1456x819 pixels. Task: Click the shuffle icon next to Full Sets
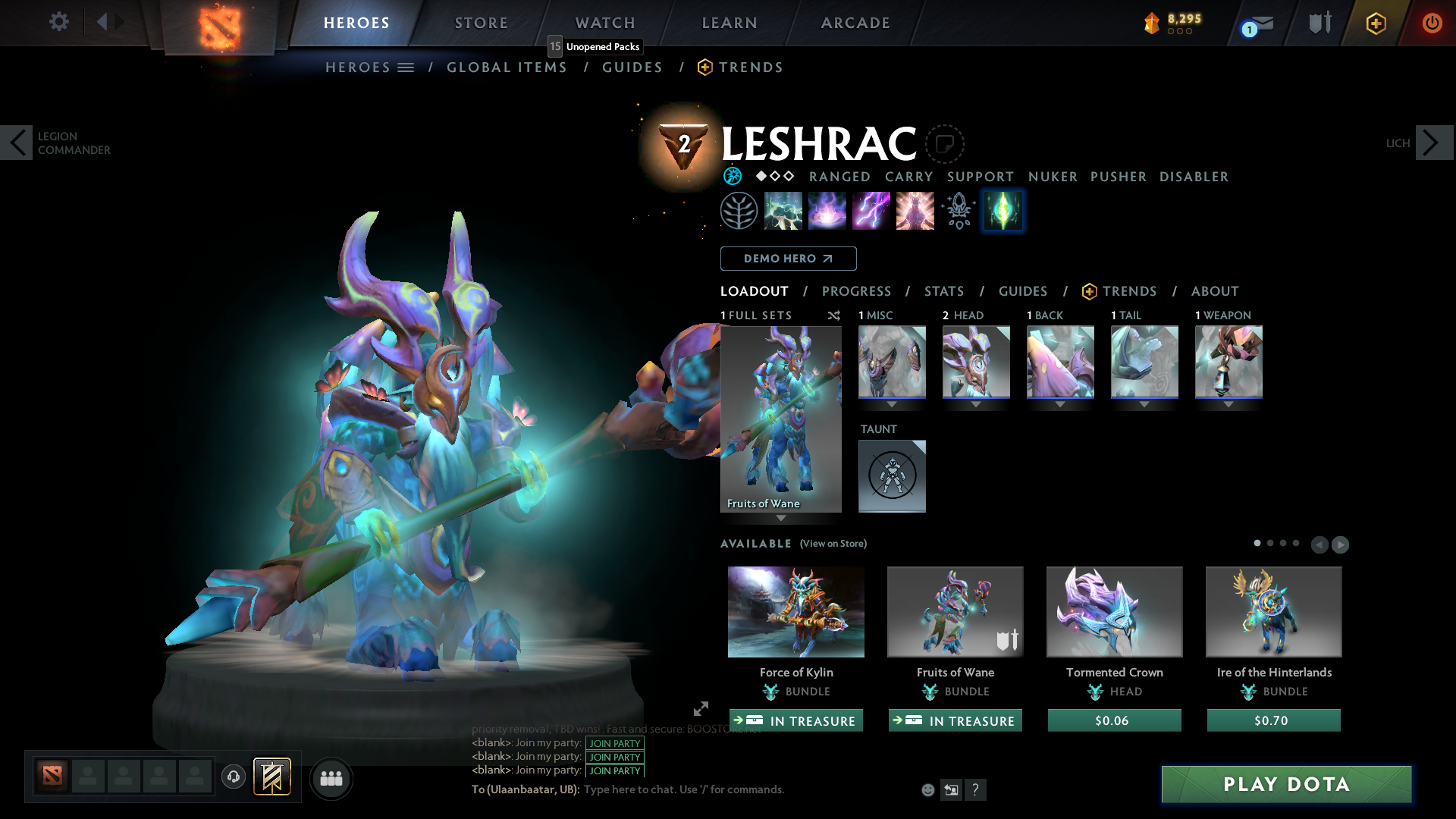(833, 315)
